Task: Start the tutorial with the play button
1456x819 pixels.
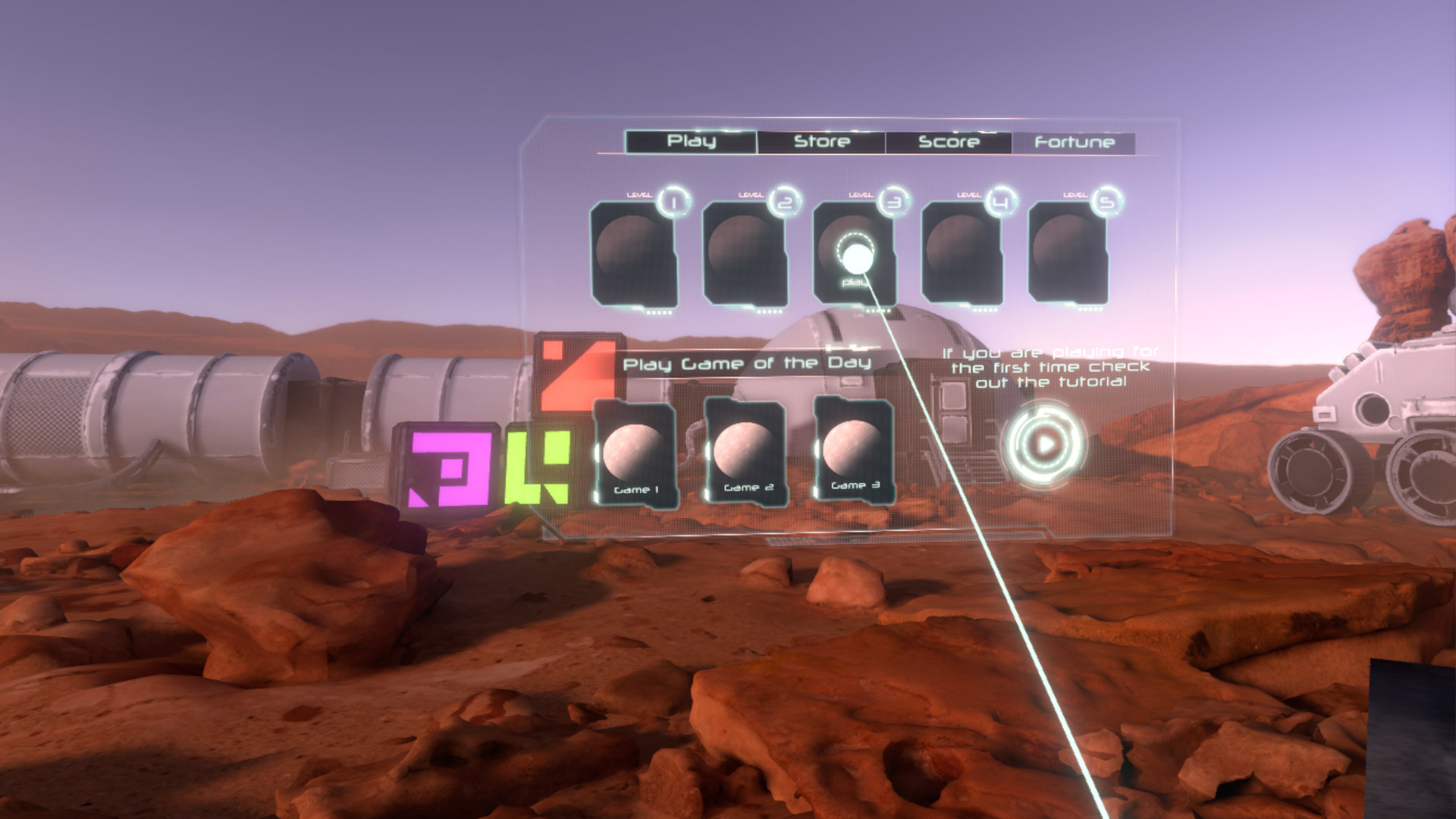Action: tap(1044, 444)
